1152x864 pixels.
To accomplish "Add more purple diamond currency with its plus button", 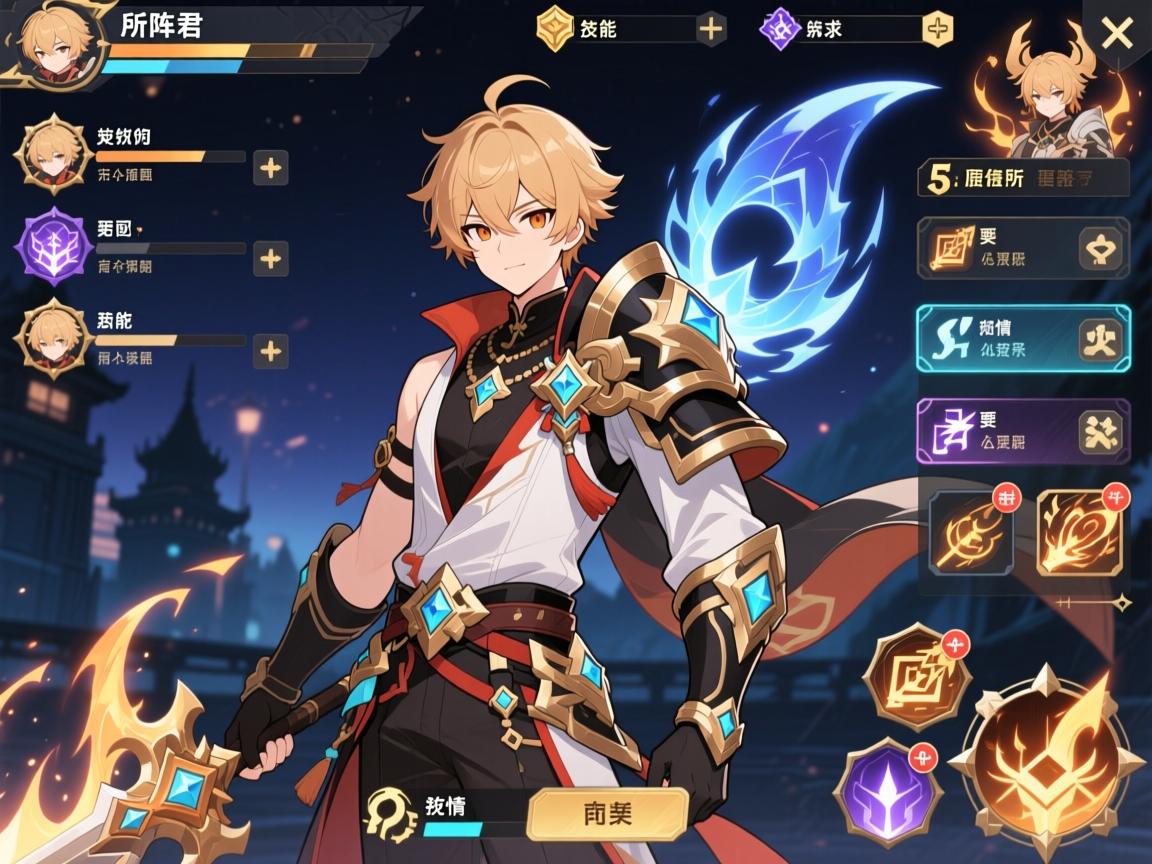I will click(x=936, y=29).
